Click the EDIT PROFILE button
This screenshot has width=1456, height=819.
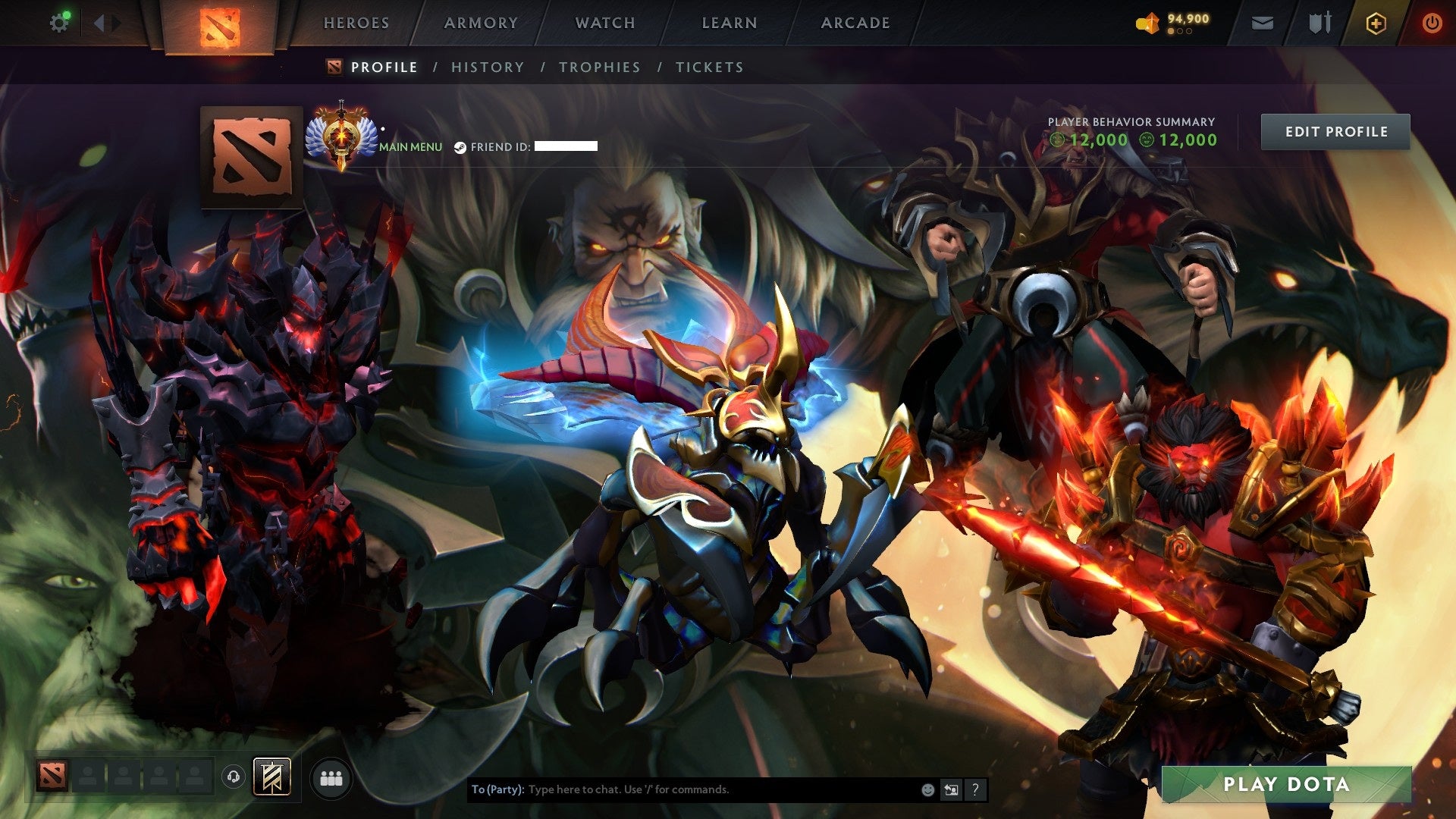[1335, 131]
